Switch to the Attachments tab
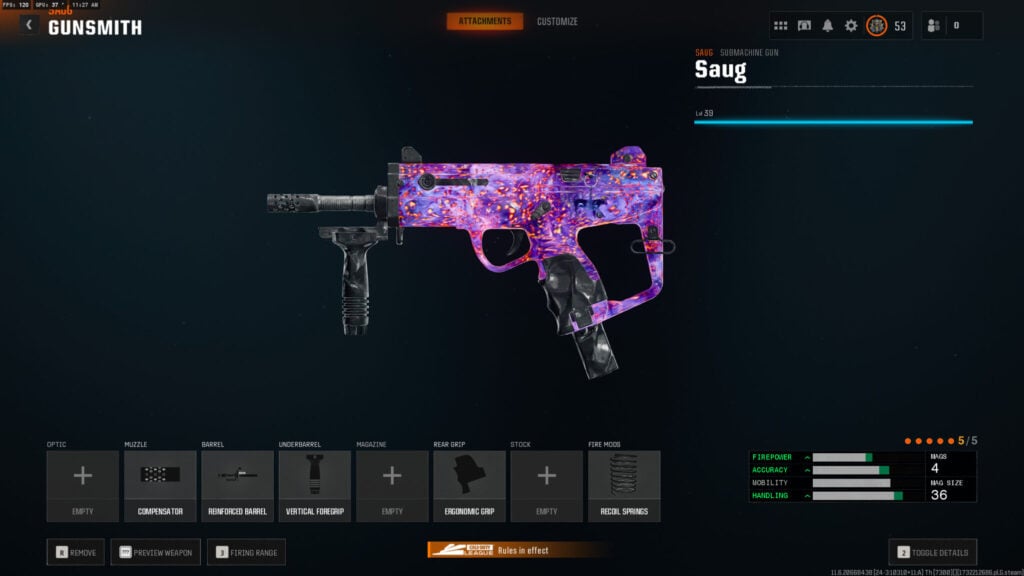The height and width of the screenshot is (576, 1024). pos(485,21)
